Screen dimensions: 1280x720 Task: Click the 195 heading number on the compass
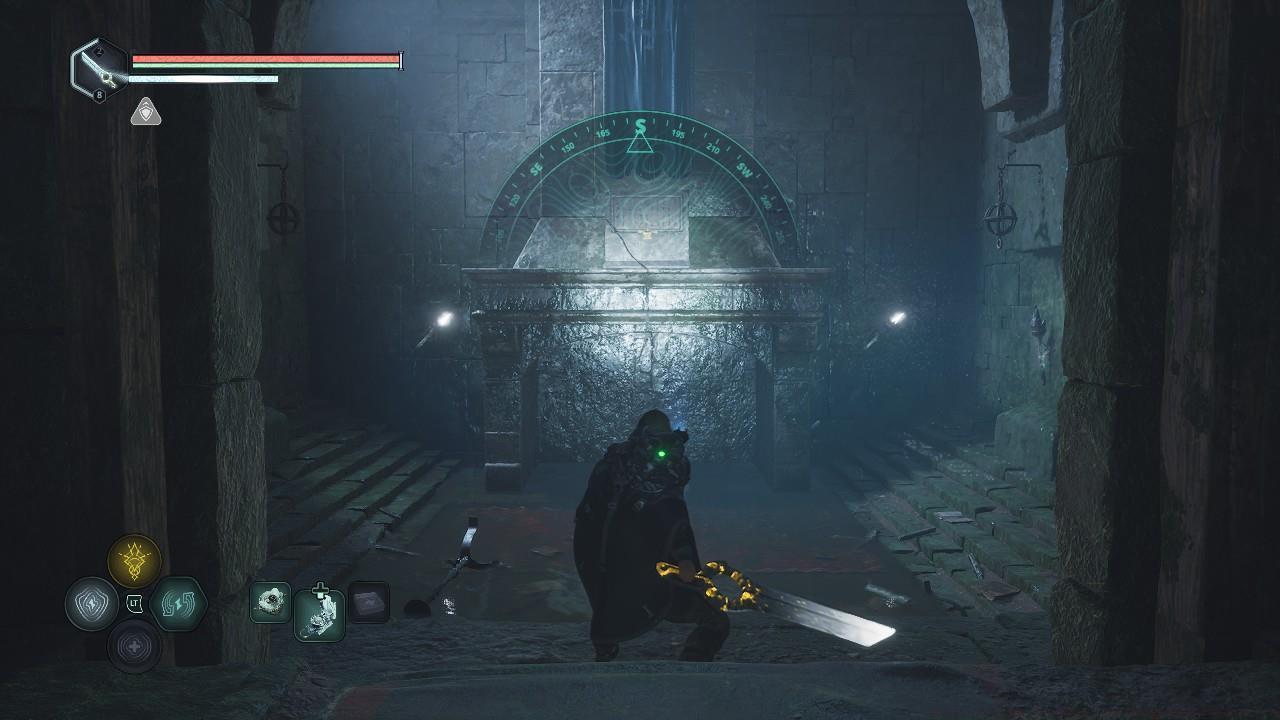pos(678,134)
